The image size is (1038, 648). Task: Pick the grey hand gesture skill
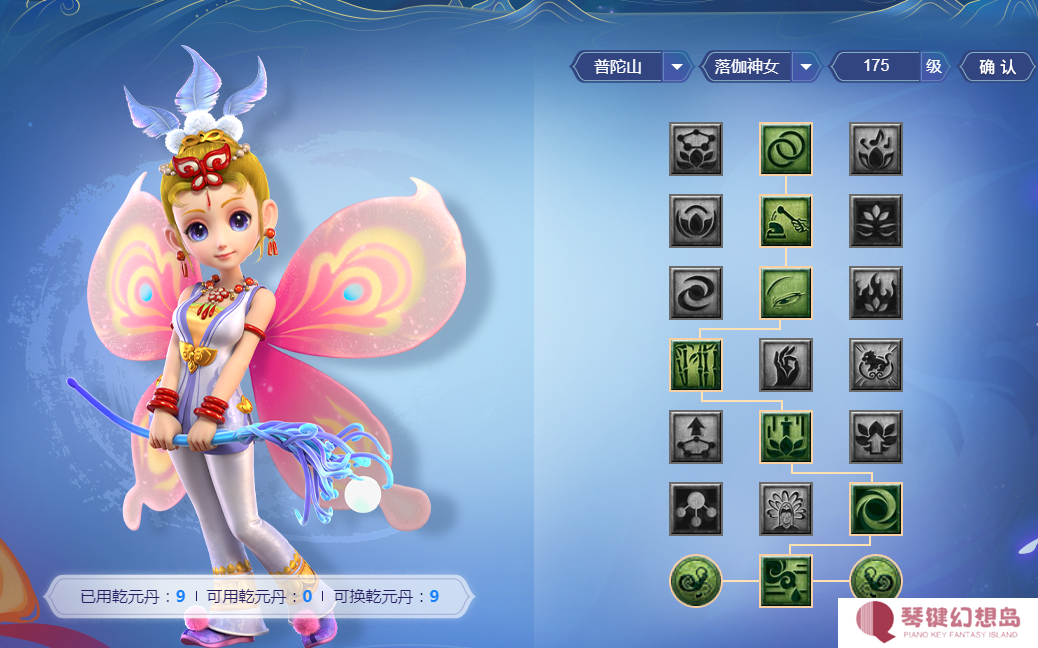(786, 365)
